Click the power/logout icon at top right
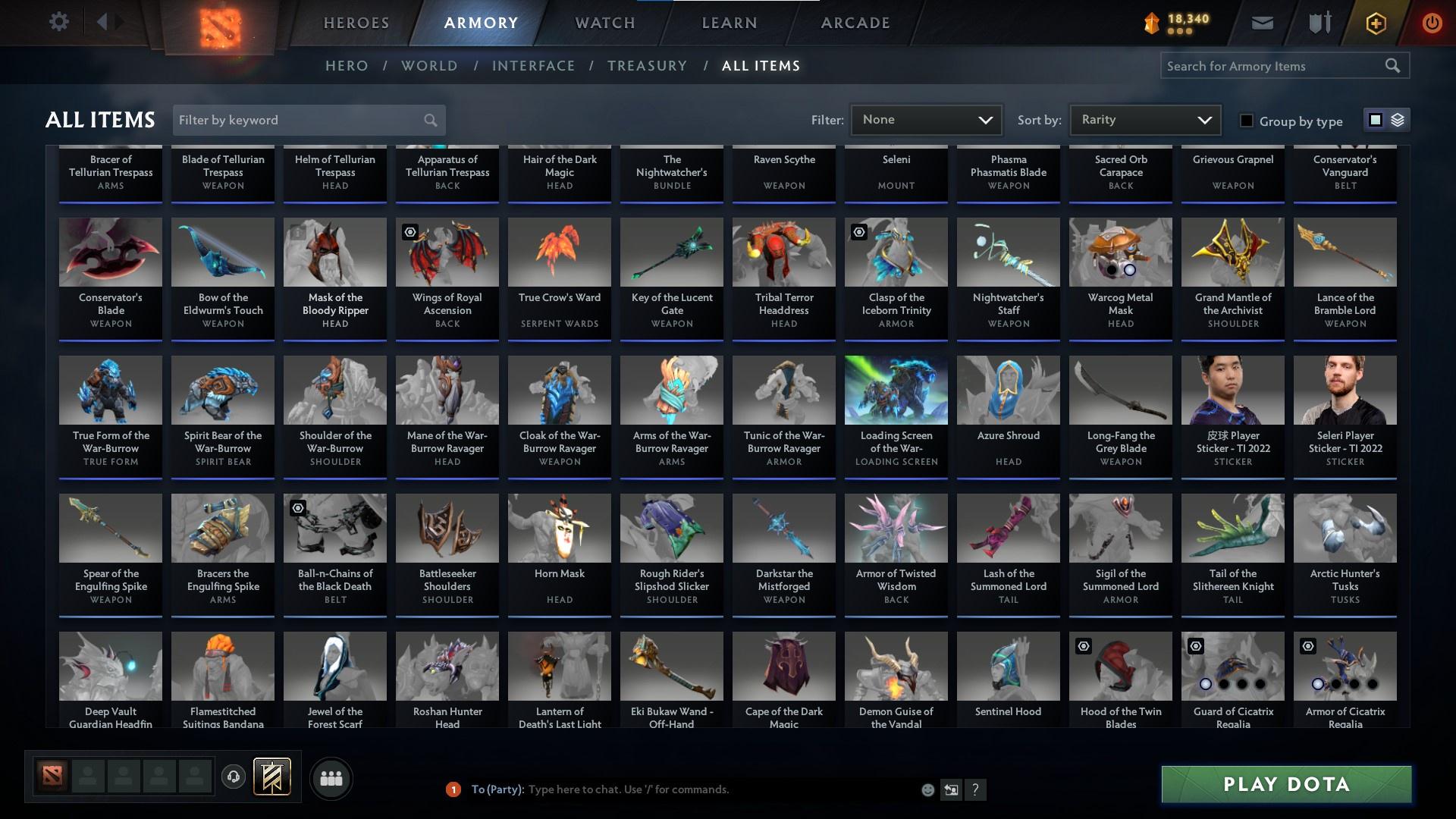 point(1432,23)
